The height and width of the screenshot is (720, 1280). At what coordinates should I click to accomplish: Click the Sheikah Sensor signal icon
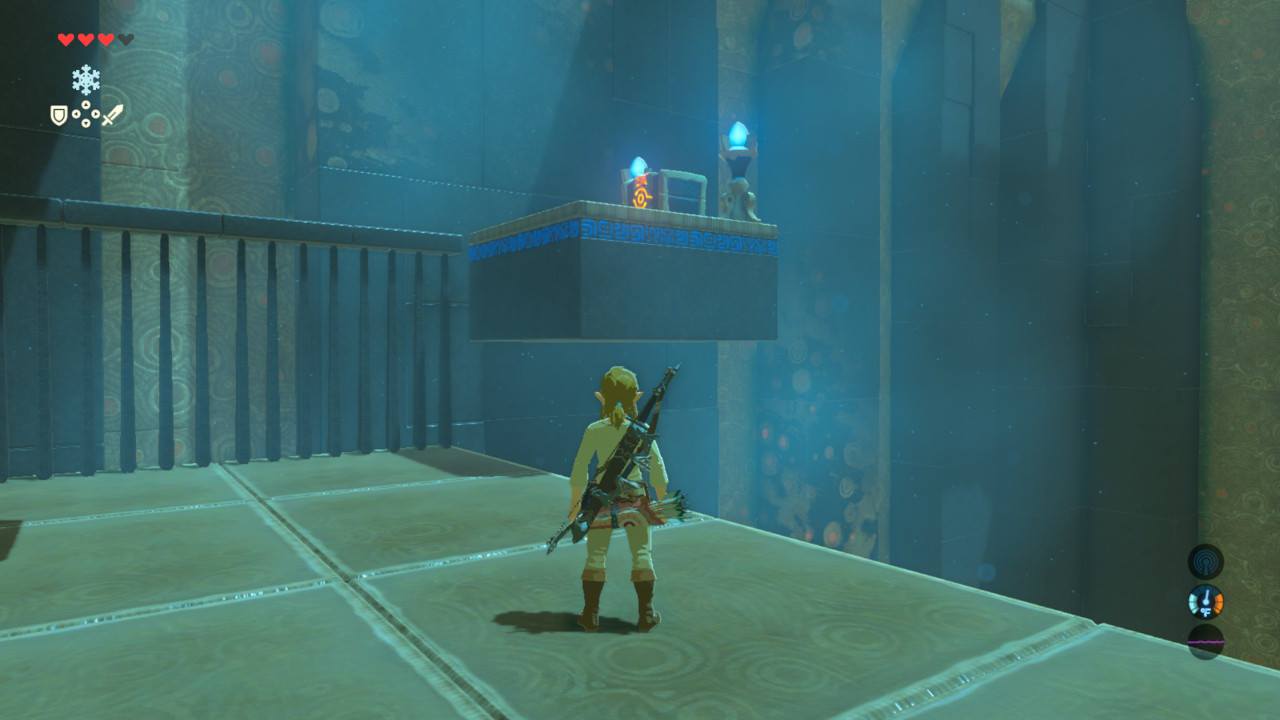tap(1205, 561)
